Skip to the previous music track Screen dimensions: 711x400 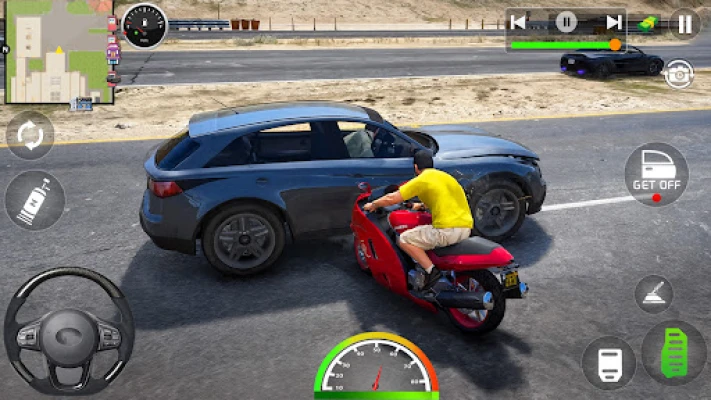point(518,22)
